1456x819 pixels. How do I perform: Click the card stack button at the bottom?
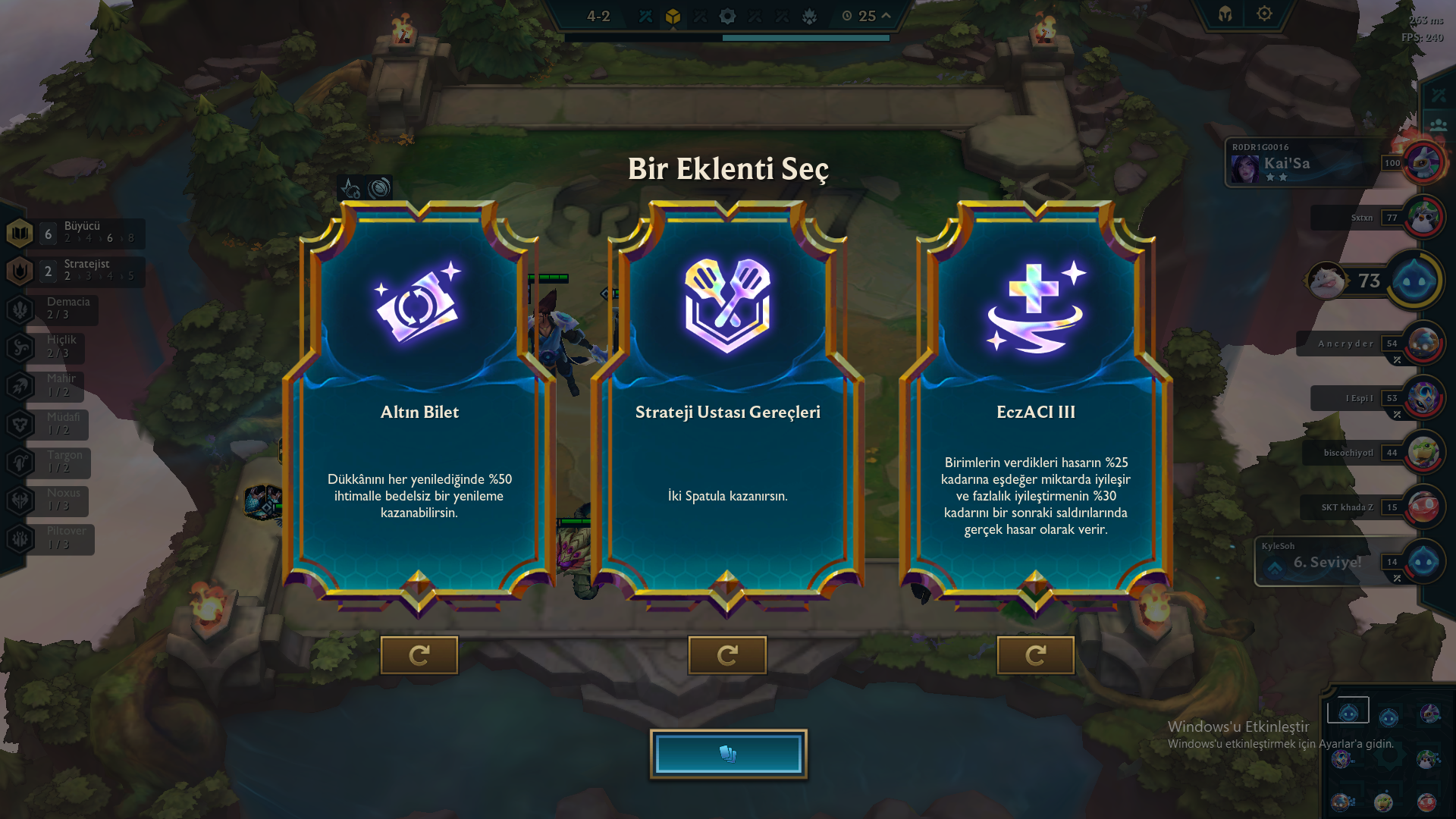tap(727, 753)
